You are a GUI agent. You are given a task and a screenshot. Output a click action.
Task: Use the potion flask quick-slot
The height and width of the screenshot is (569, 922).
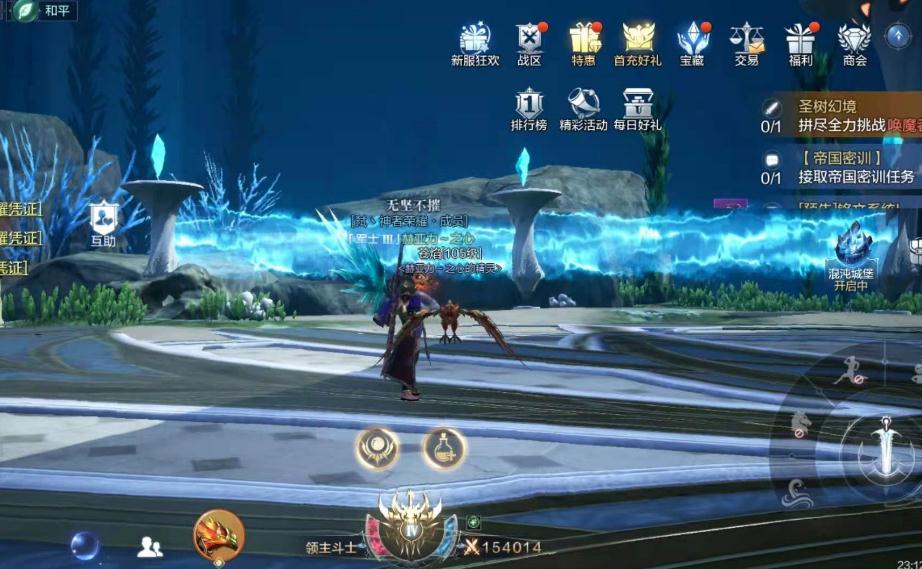click(443, 449)
